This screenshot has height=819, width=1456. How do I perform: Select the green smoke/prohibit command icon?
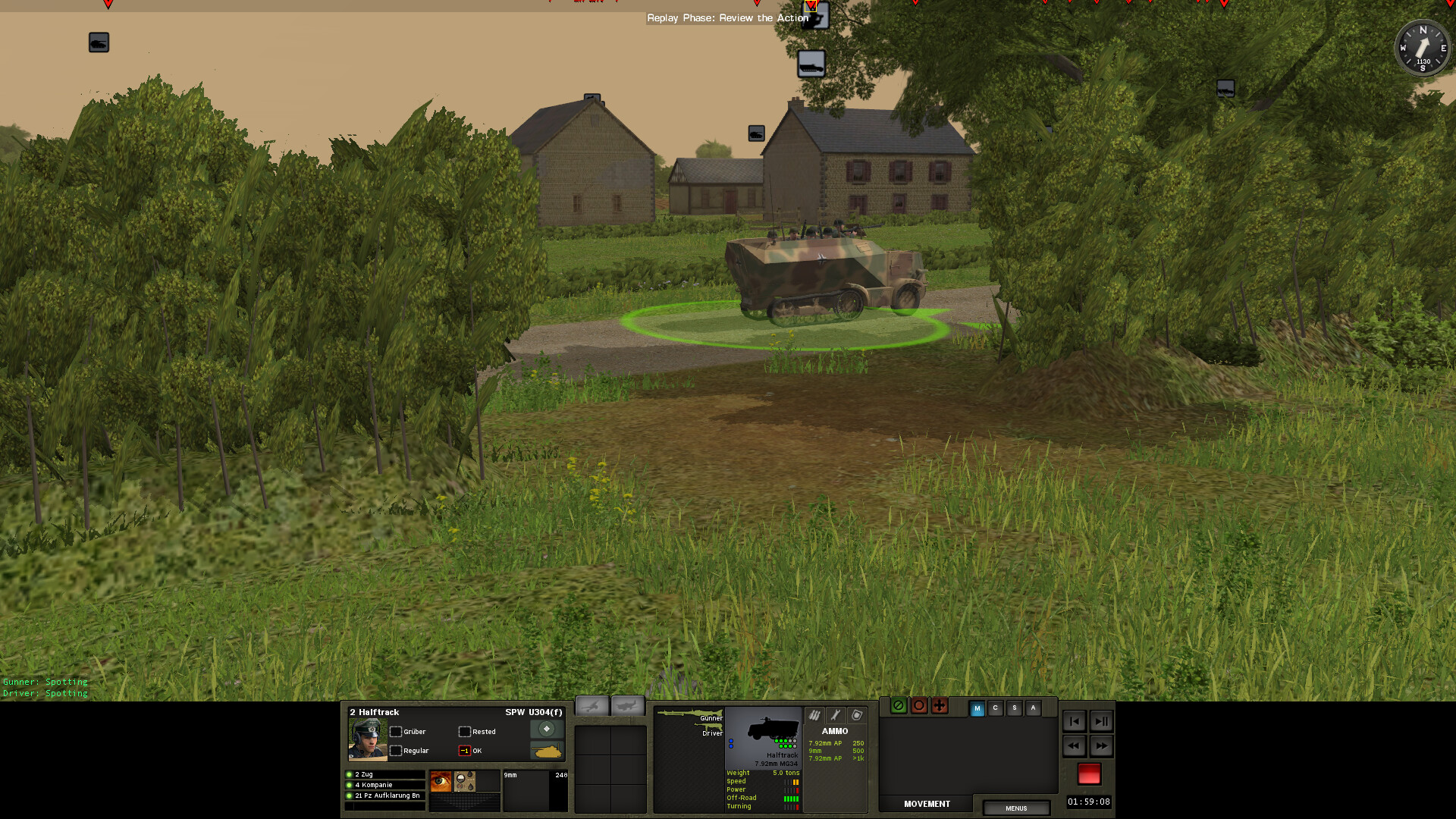pyautogui.click(x=899, y=706)
